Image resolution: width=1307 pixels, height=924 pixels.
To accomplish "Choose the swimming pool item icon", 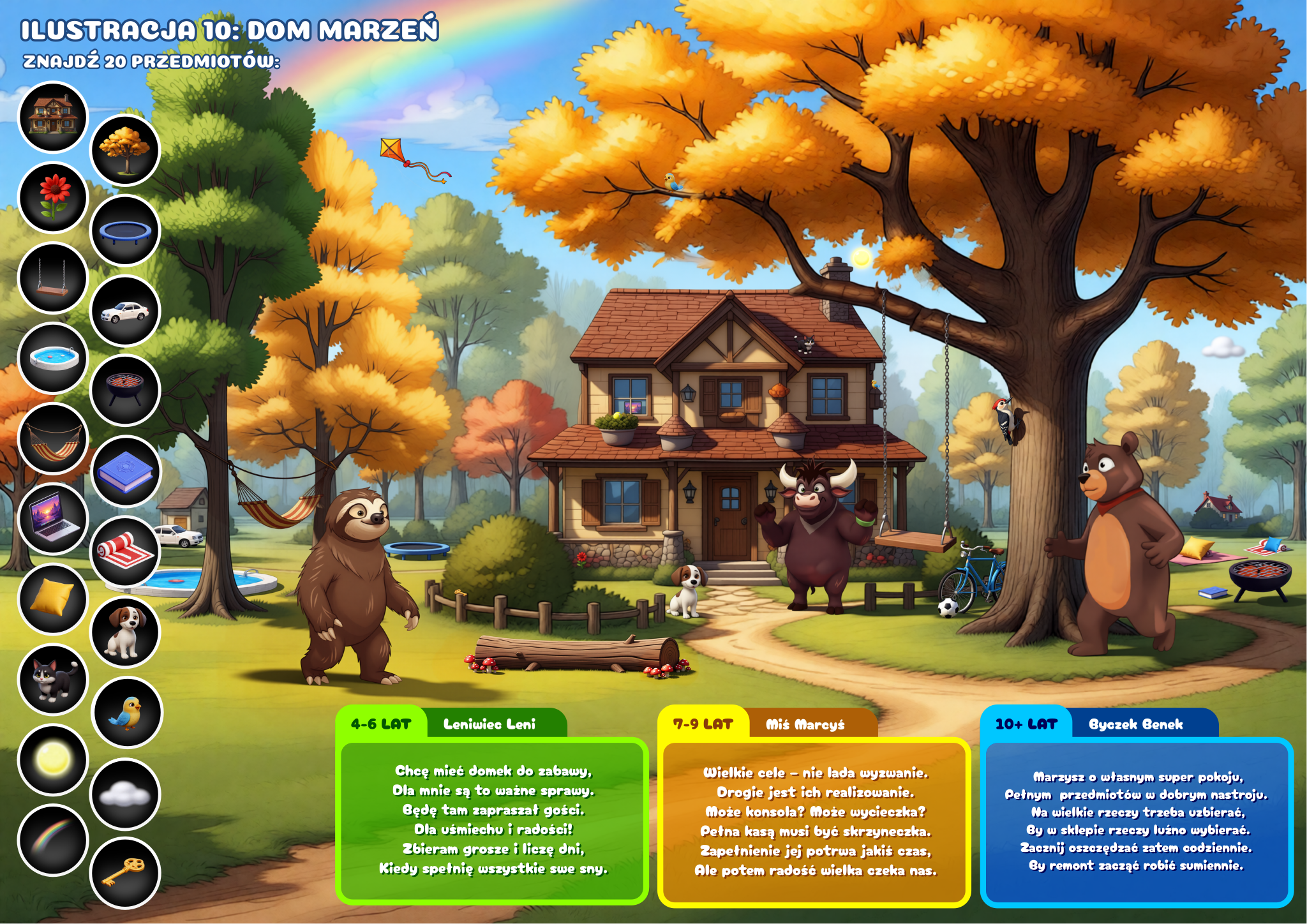I will pos(53,358).
